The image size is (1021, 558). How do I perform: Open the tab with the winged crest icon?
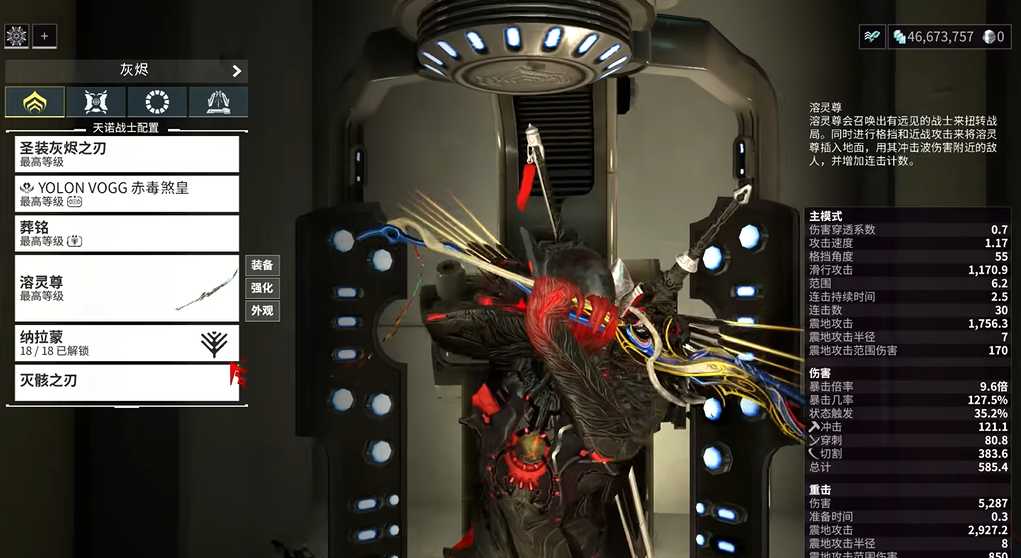coord(96,102)
